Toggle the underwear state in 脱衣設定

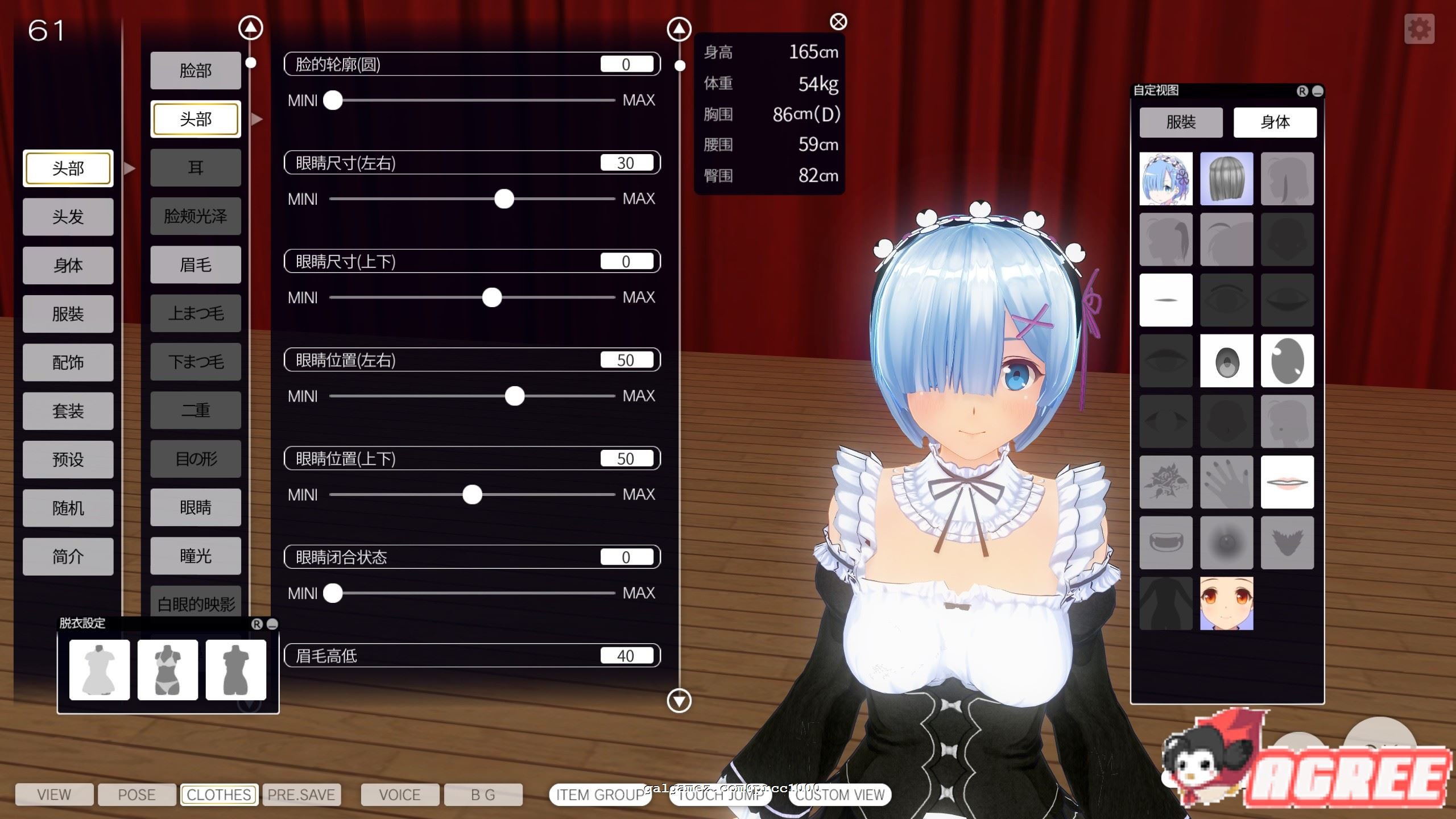click(x=167, y=669)
